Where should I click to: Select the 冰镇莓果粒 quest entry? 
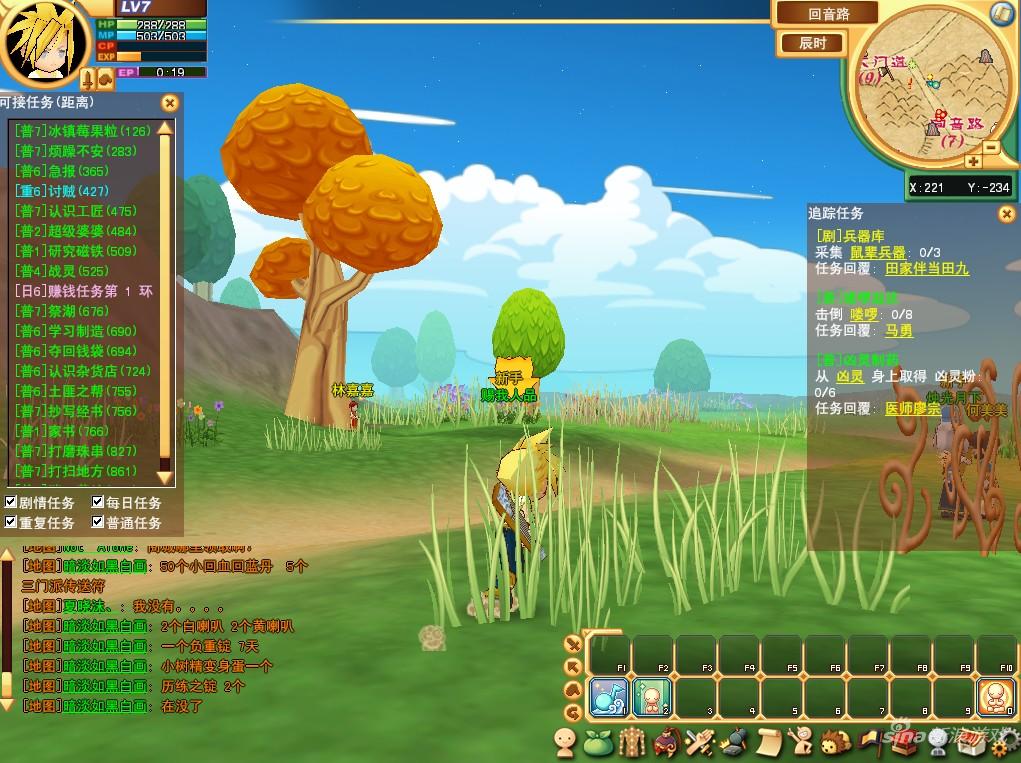click(x=82, y=131)
